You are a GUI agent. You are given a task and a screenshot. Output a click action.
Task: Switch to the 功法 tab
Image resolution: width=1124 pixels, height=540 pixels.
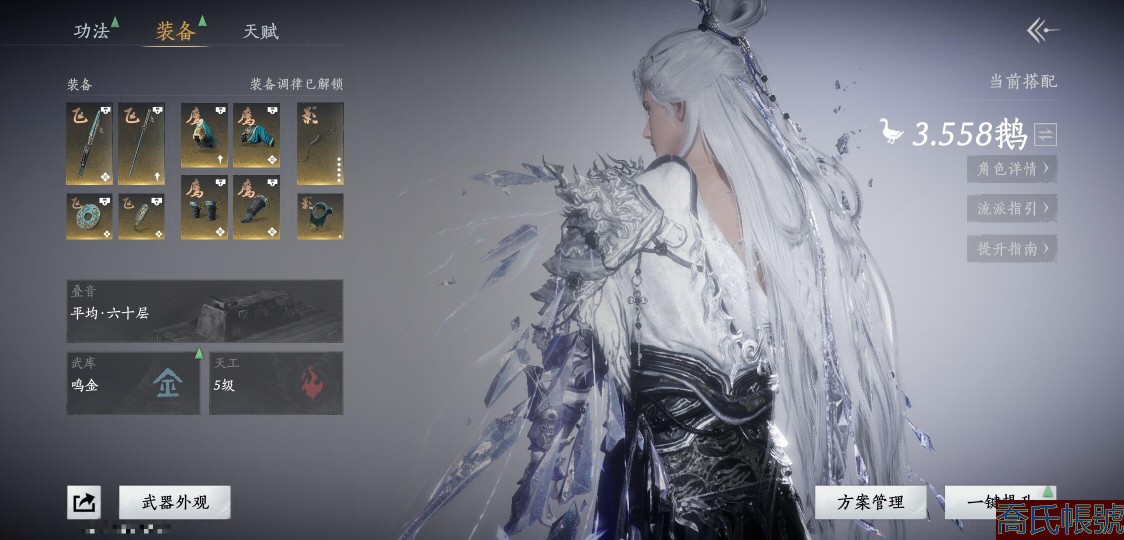tap(92, 31)
